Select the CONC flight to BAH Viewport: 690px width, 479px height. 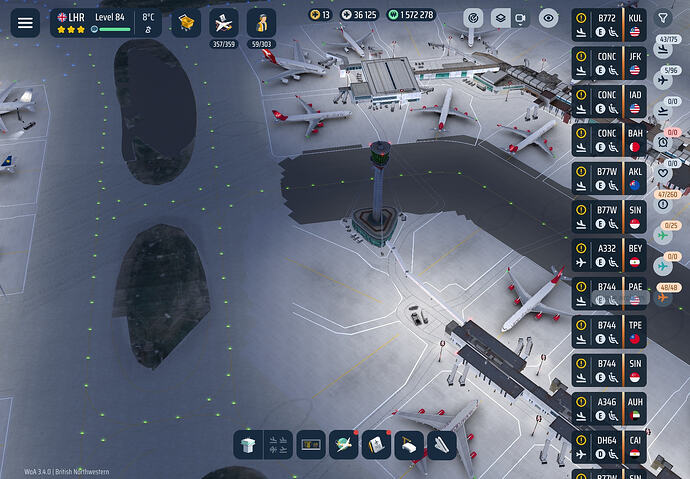click(x=608, y=141)
